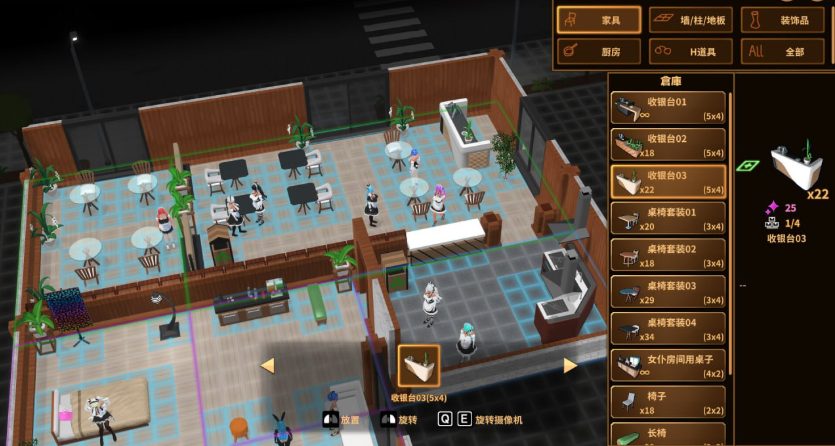Click the left yellow arrow to cycle items
This screenshot has width=835, height=446.
267,366
